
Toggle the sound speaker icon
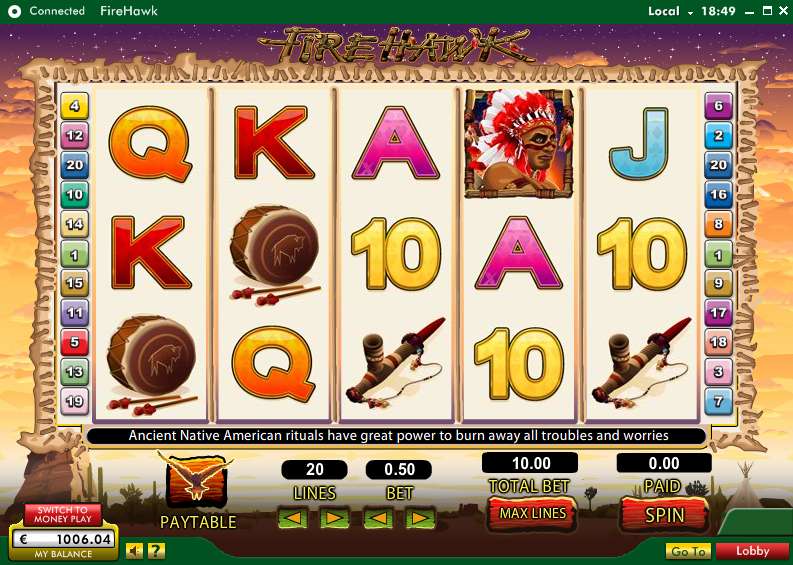click(134, 550)
